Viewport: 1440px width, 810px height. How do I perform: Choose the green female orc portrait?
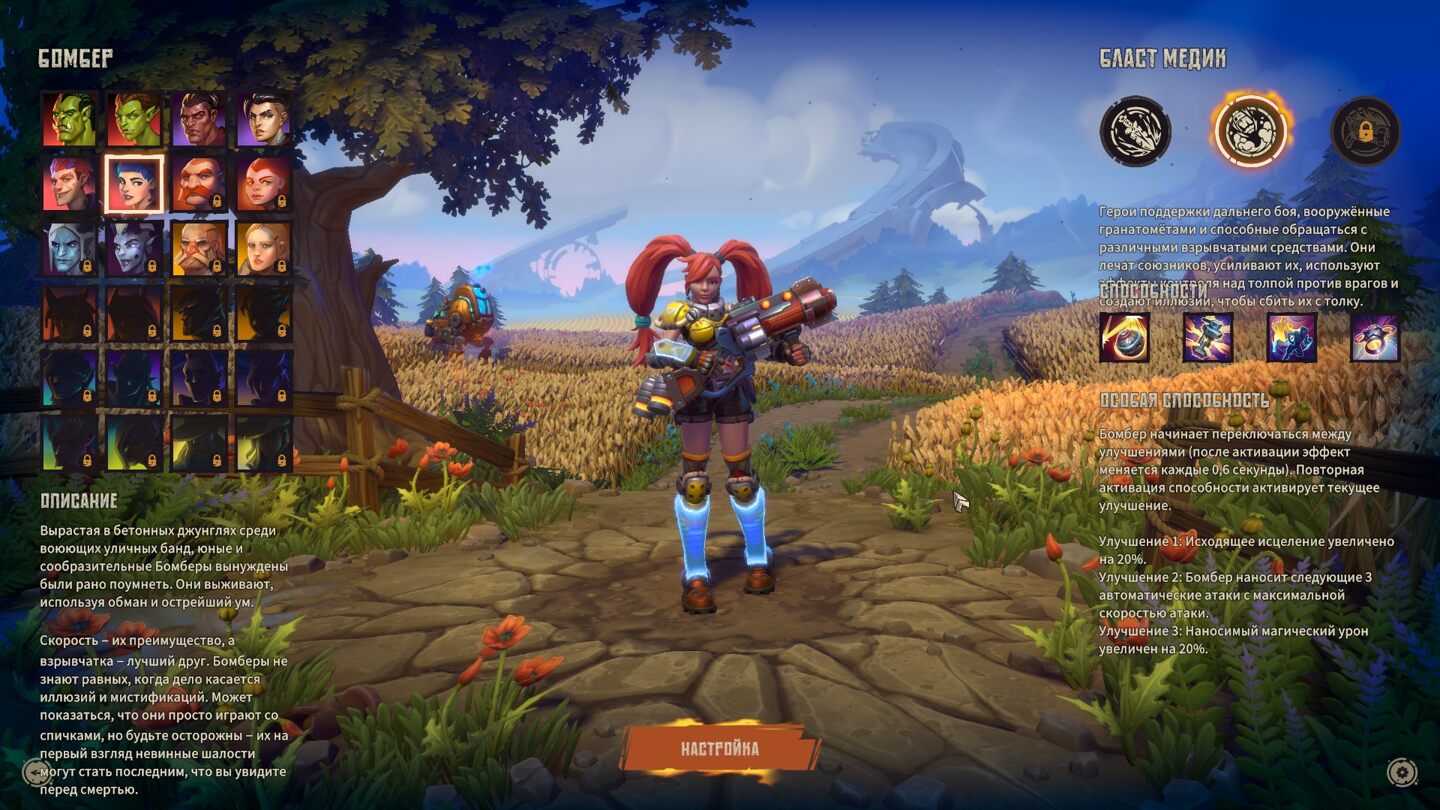pyautogui.click(x=134, y=120)
